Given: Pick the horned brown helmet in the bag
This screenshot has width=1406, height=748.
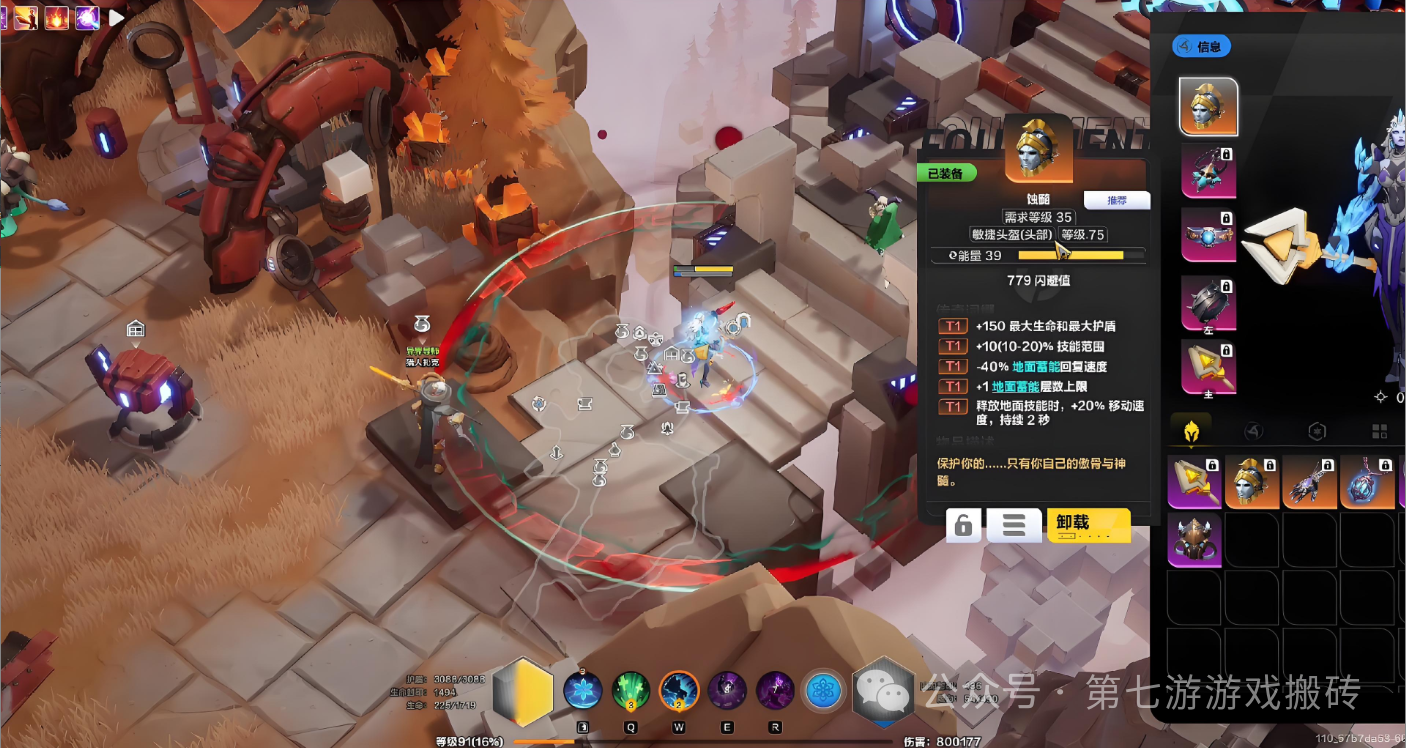Looking at the screenshot, I should pyautogui.click(x=1194, y=540).
